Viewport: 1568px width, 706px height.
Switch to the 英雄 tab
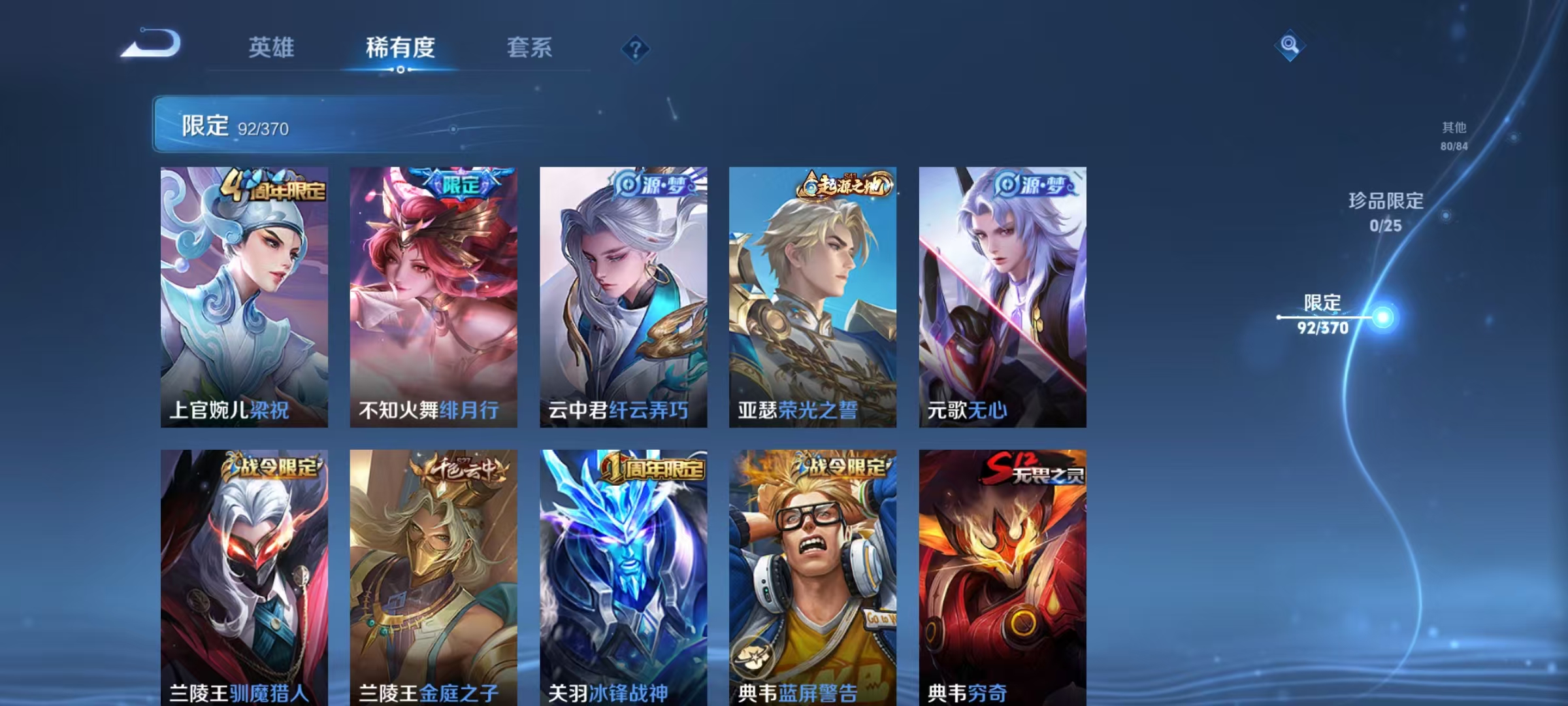click(272, 47)
